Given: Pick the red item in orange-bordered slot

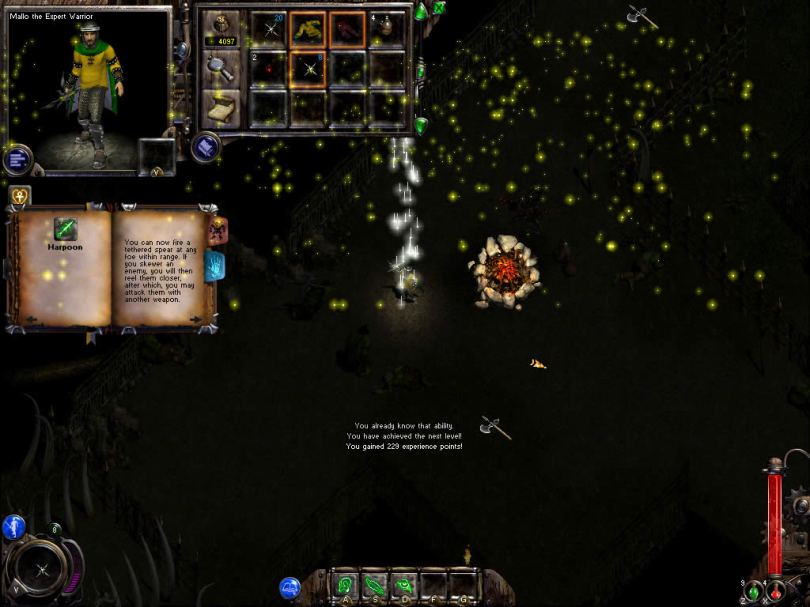Looking at the screenshot, I should pos(347,29).
